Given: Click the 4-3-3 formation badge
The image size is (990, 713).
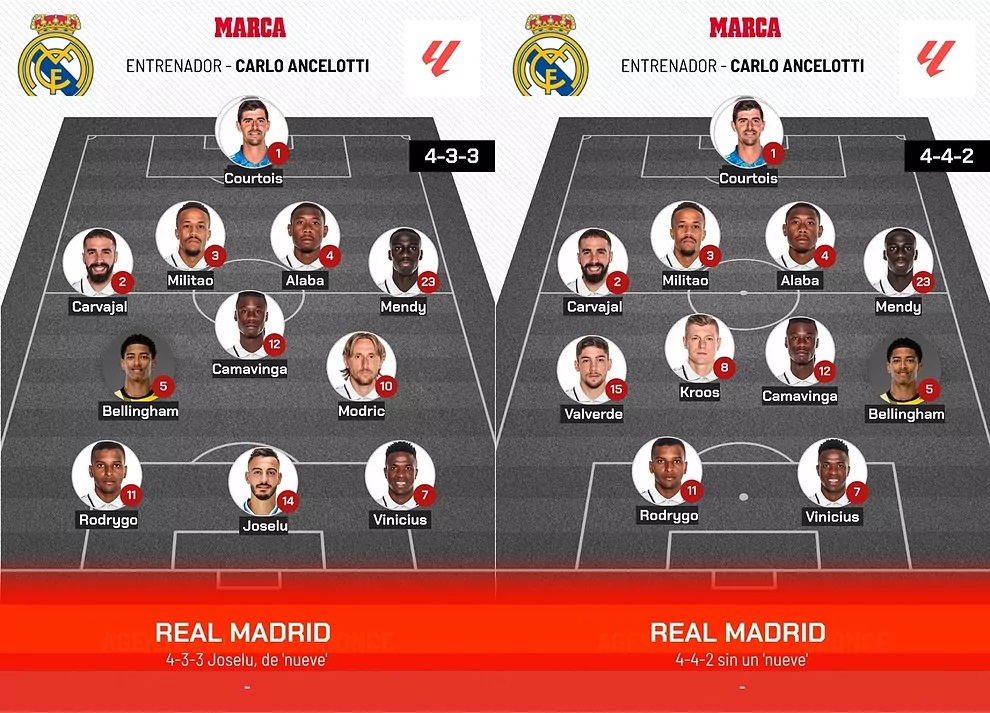Looking at the screenshot, I should 452,156.
